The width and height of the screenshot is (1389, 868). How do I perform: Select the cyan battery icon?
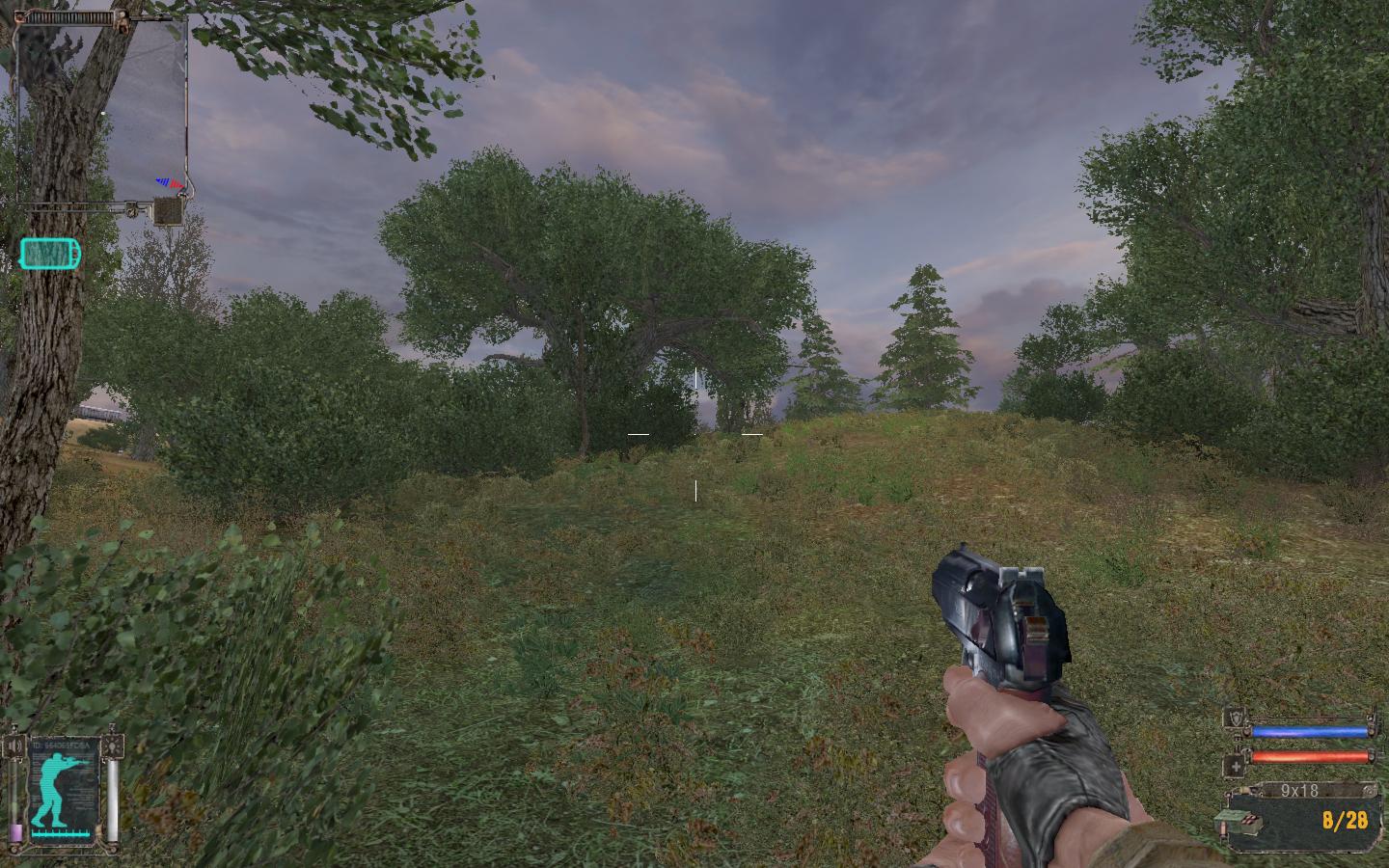click(50, 254)
